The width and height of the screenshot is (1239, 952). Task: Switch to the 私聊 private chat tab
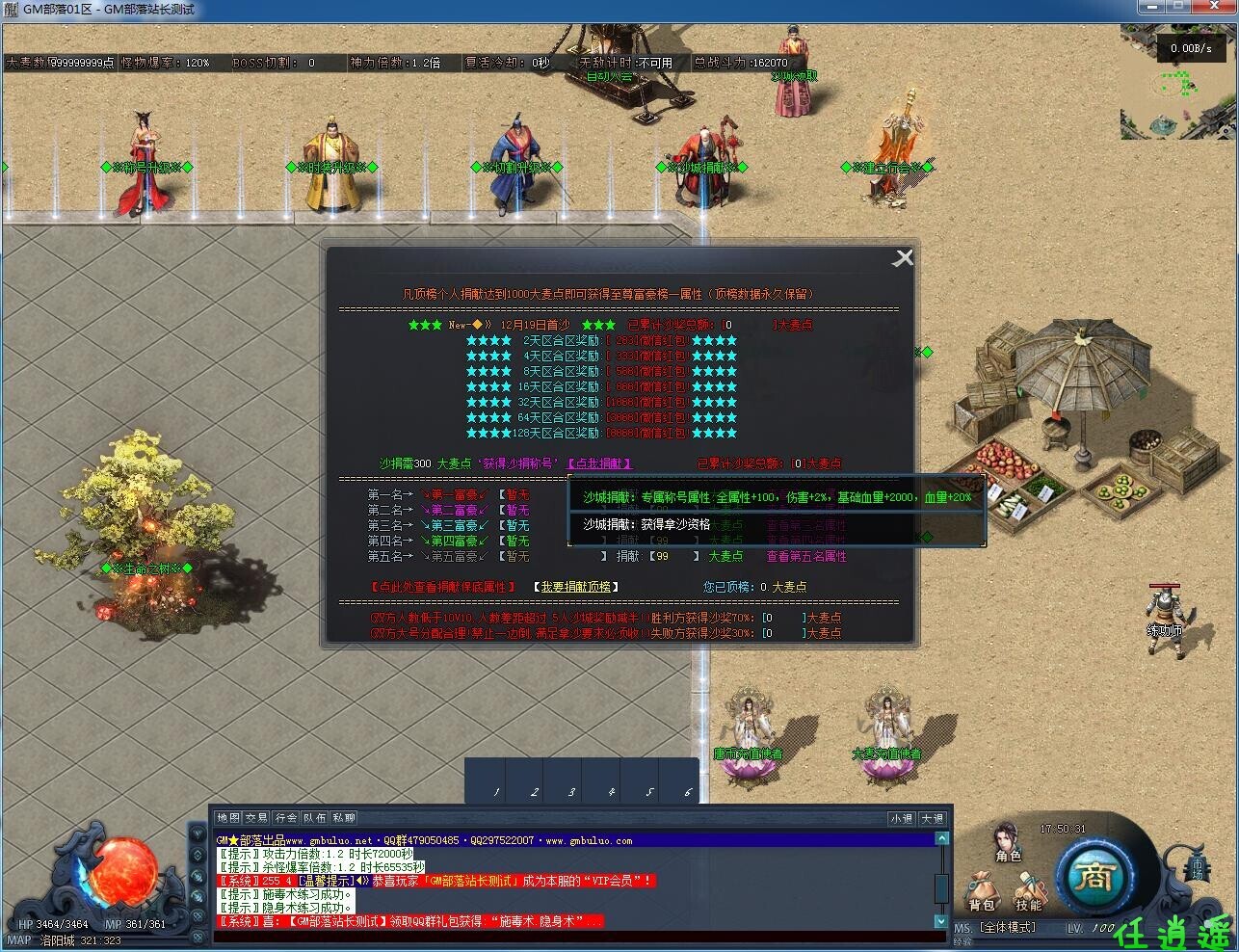(x=344, y=817)
